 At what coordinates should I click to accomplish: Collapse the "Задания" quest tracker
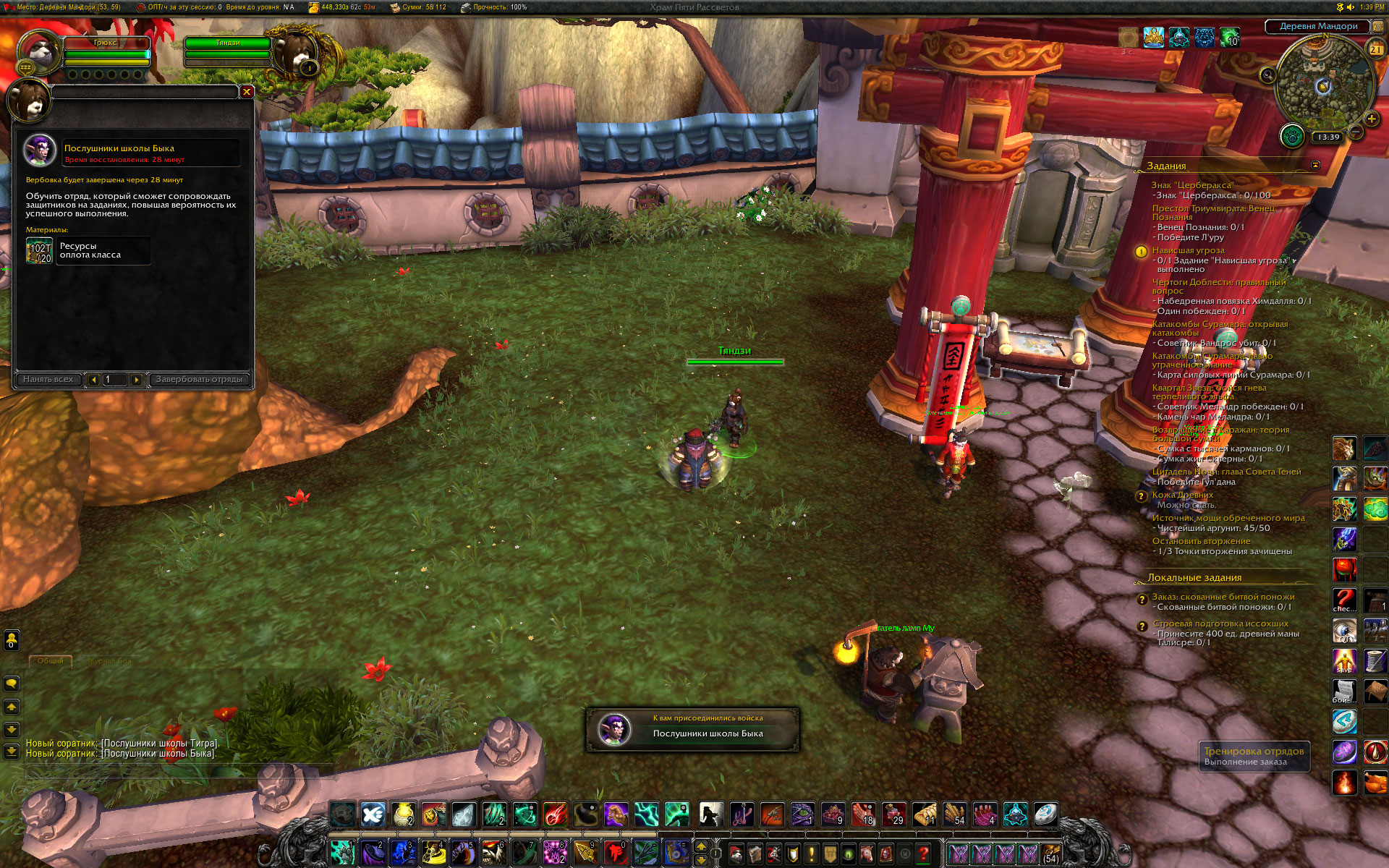click(x=1315, y=166)
